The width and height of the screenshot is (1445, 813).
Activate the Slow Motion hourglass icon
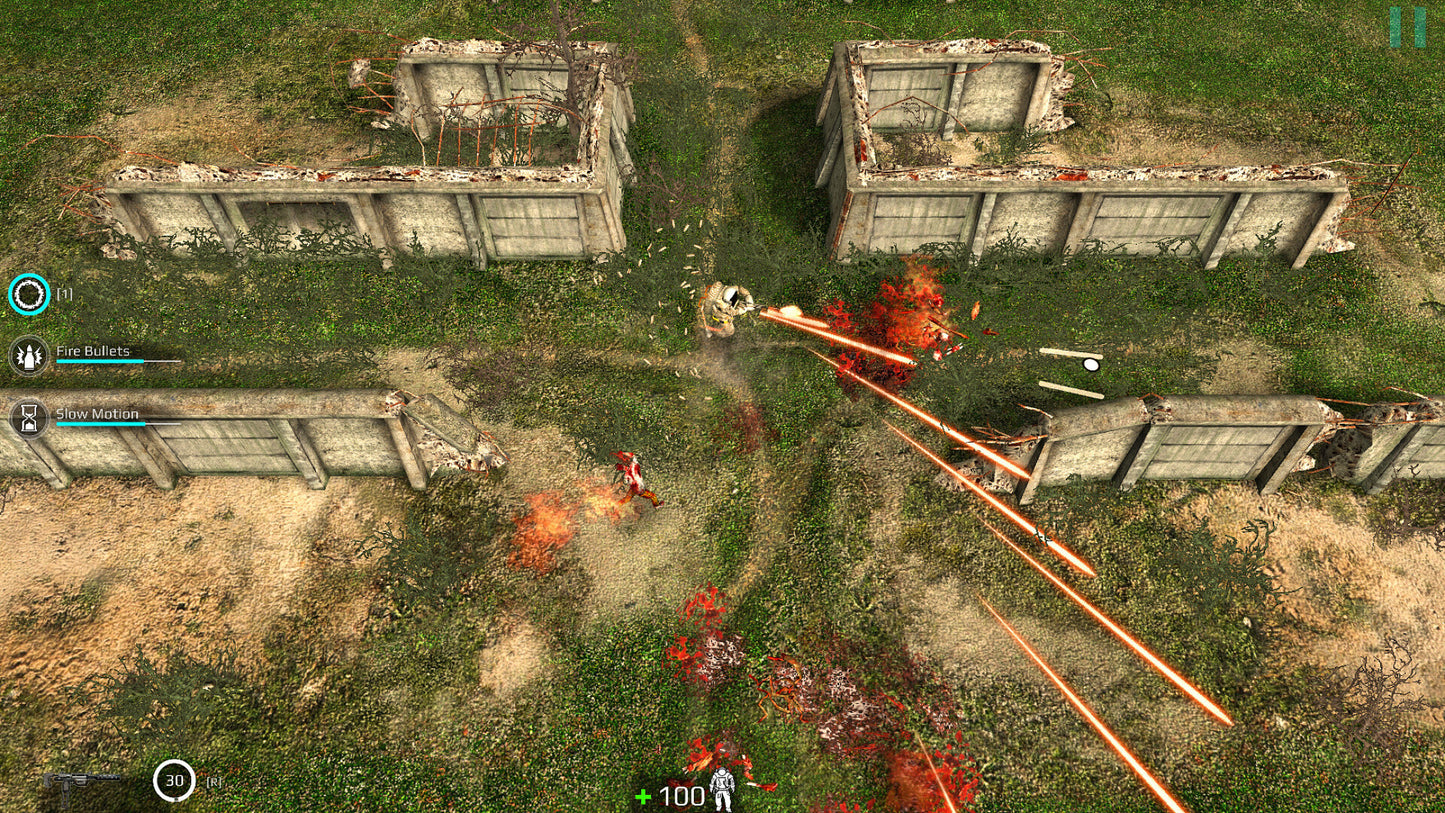pyautogui.click(x=28, y=416)
